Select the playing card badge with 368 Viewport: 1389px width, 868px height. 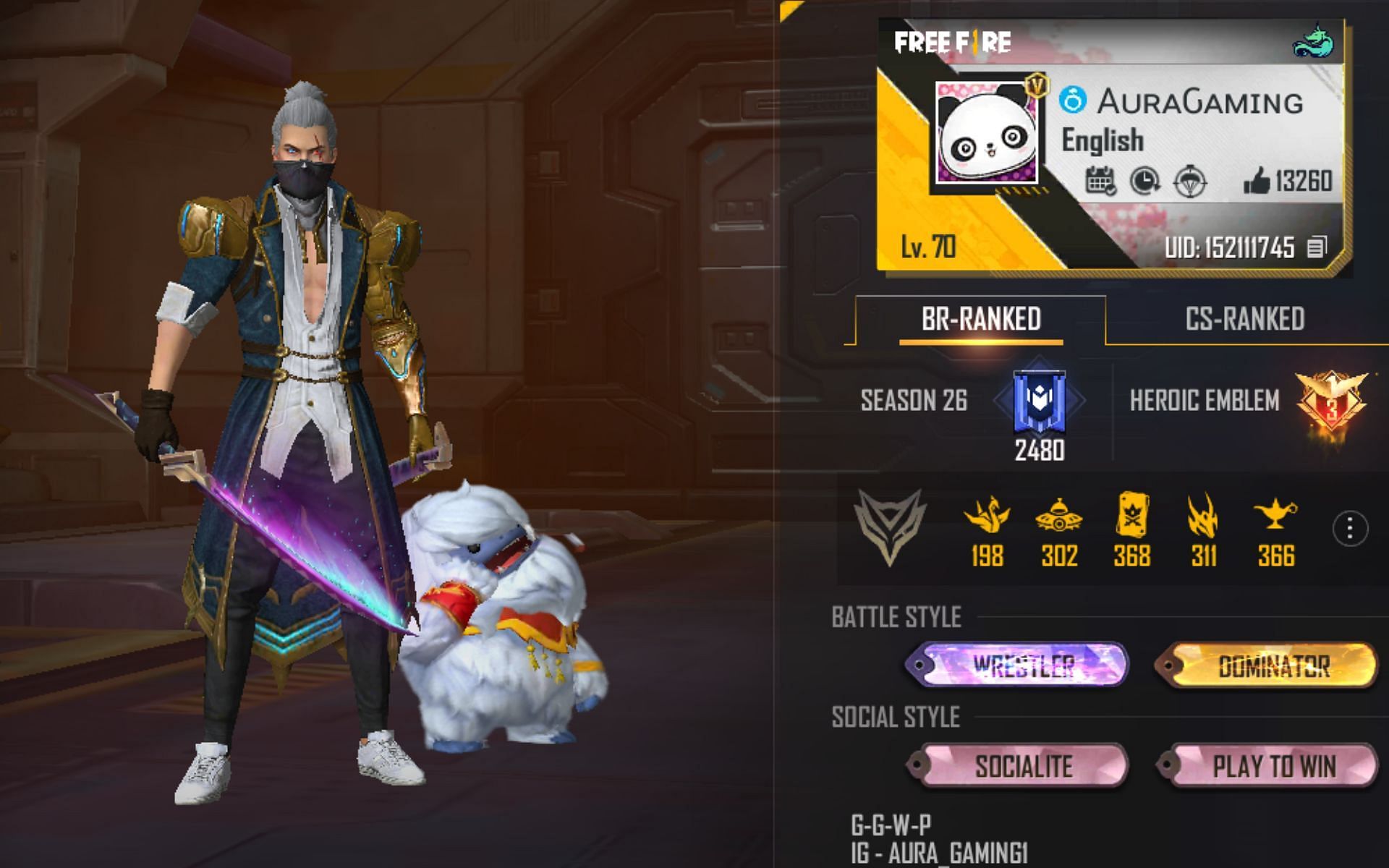(x=1131, y=516)
